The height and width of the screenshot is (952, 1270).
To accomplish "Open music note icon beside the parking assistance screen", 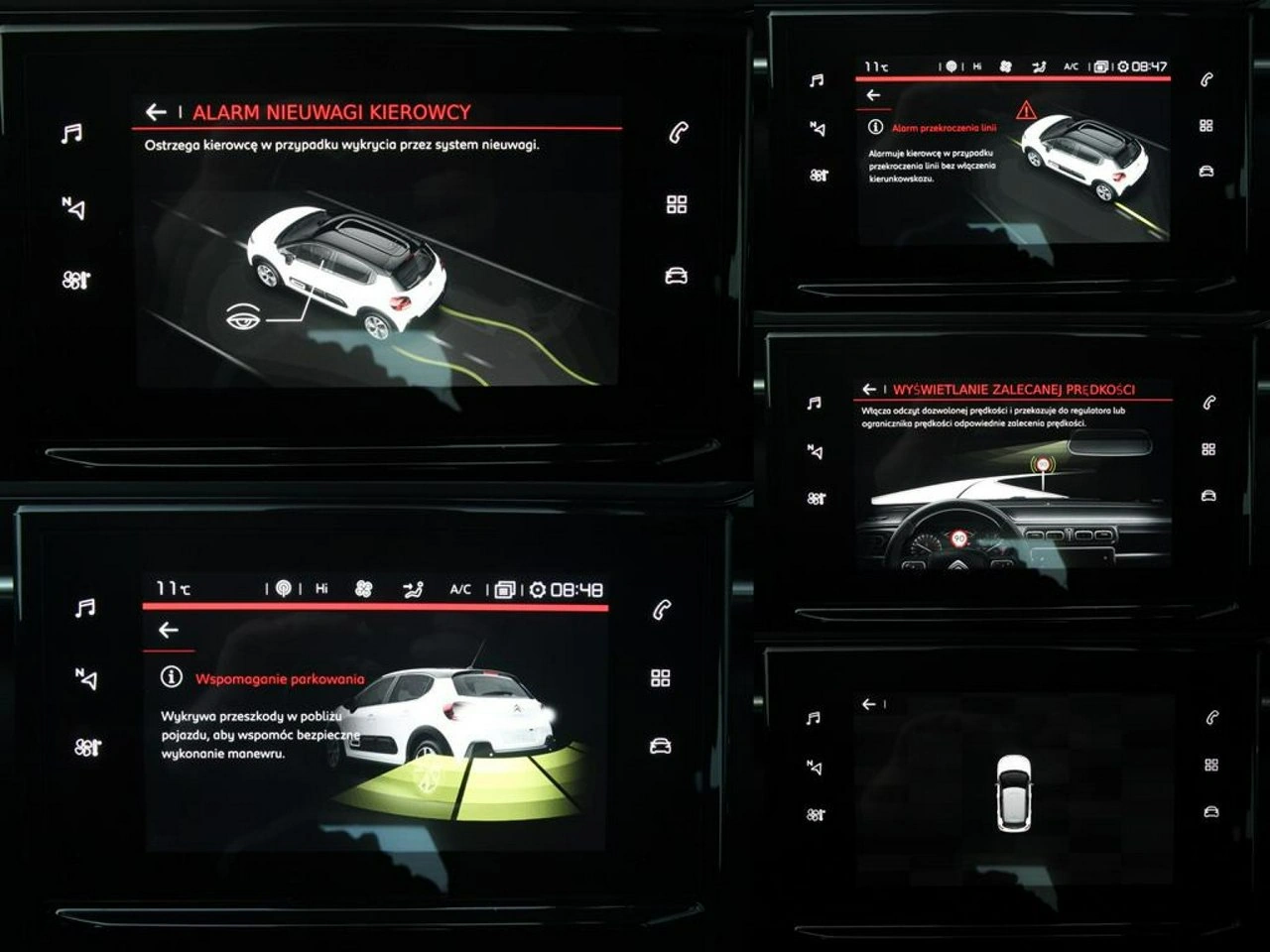I will point(85,608).
